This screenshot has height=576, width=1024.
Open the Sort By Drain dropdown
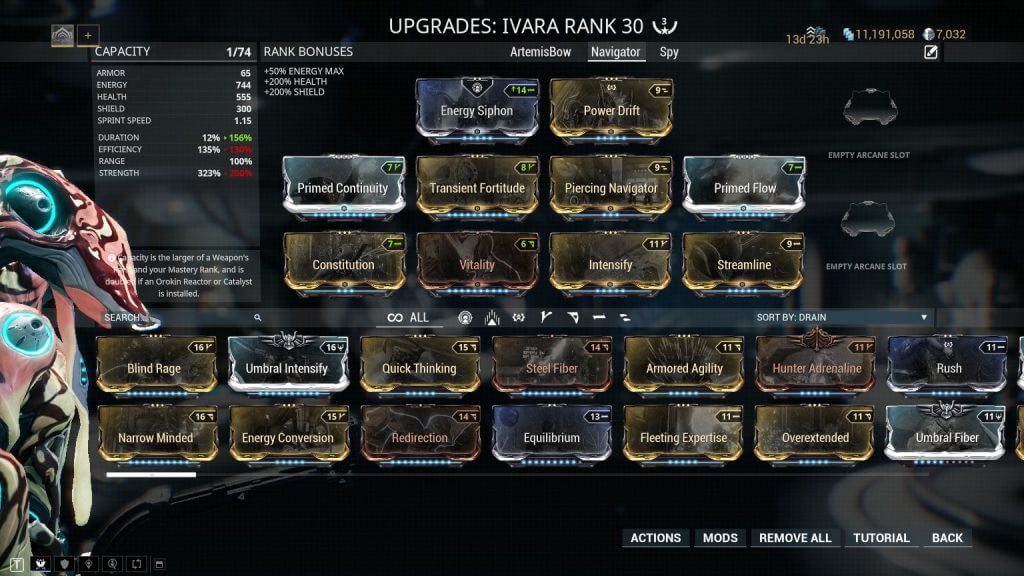coord(842,317)
